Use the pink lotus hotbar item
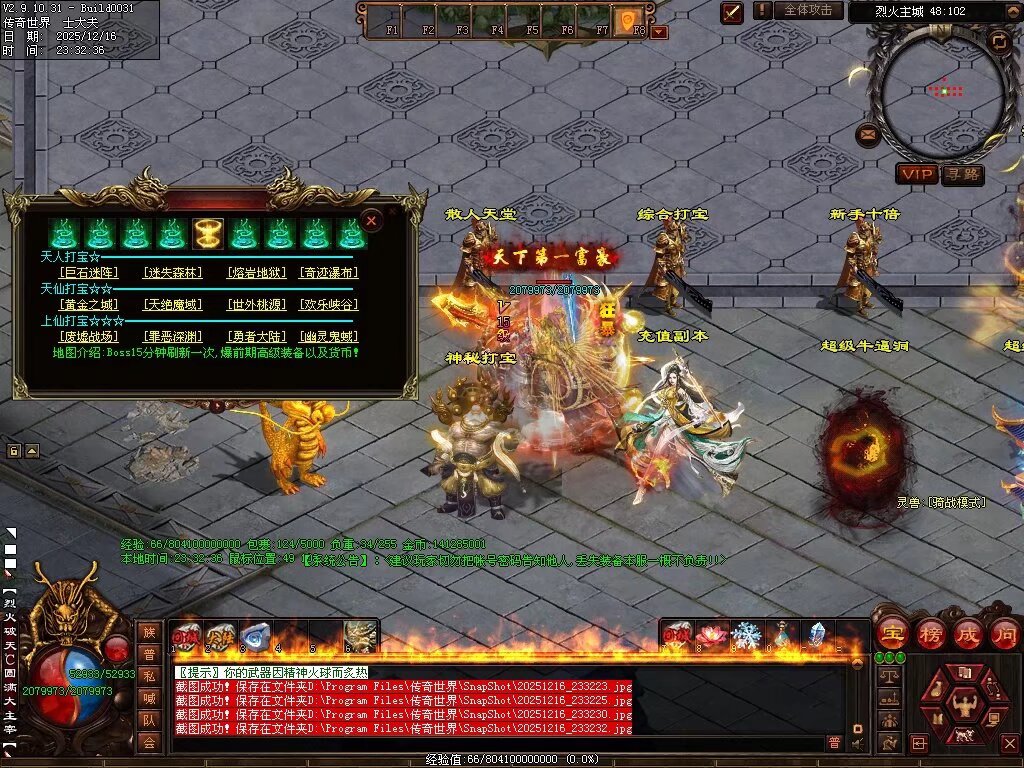1024x768 pixels. pos(712,635)
